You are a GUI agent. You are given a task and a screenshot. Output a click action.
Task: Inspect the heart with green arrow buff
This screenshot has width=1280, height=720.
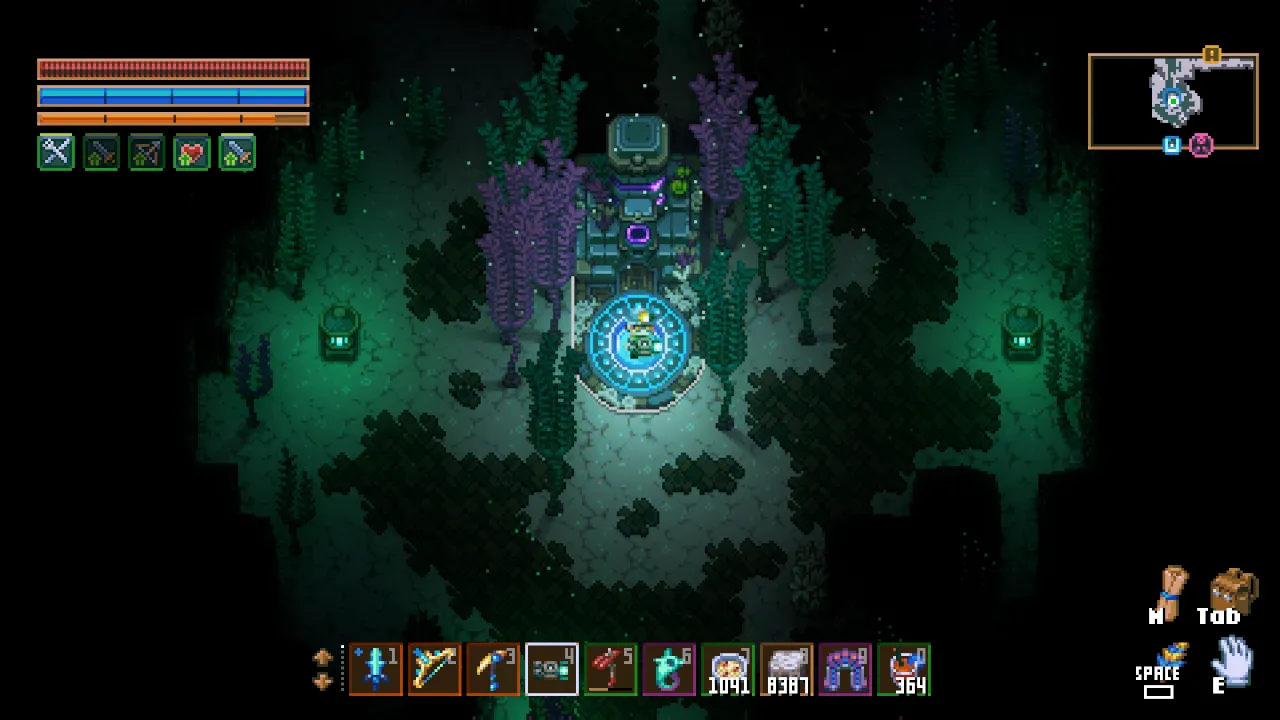point(192,153)
